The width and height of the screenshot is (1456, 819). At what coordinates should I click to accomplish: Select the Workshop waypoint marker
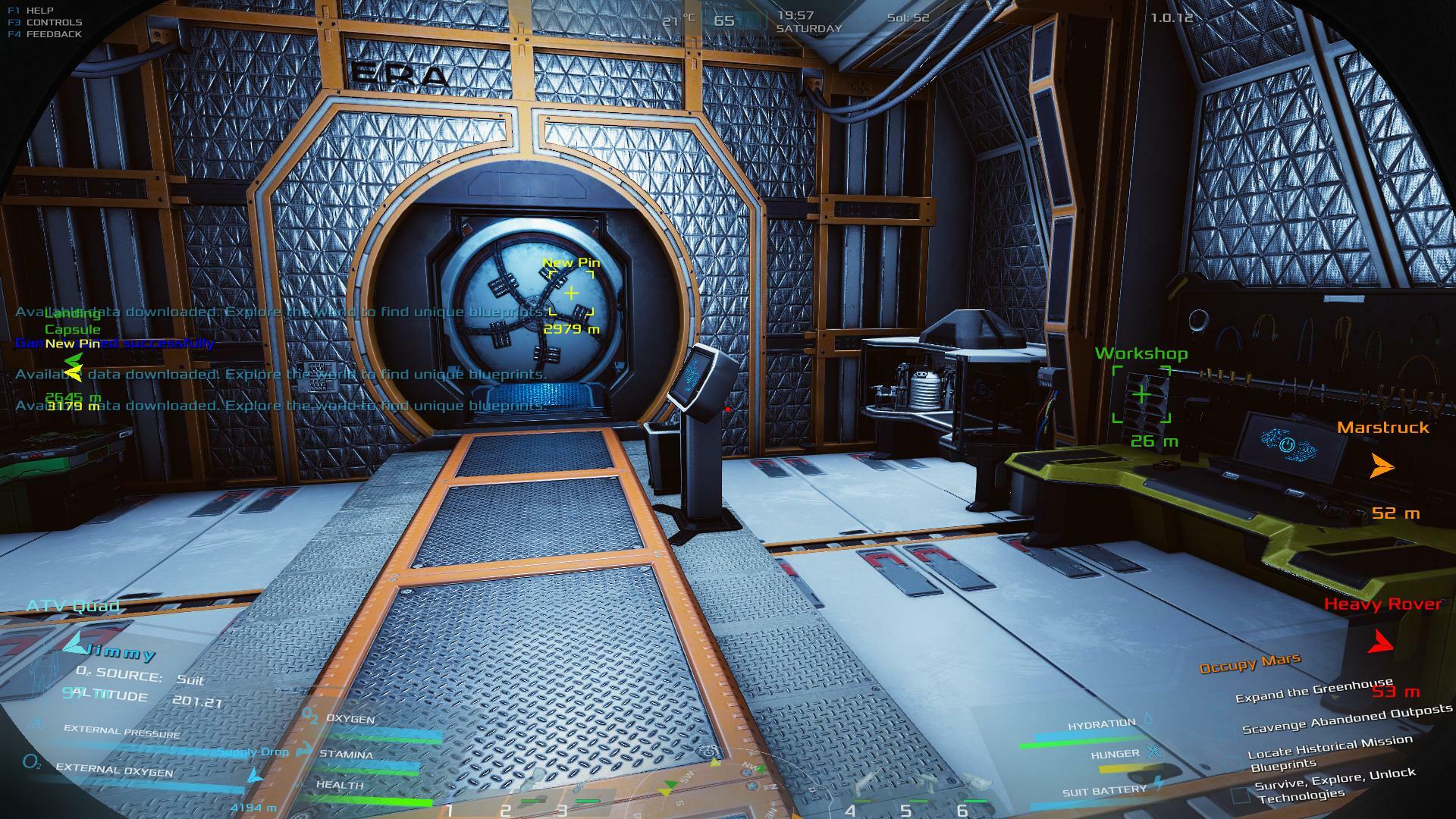[x=1141, y=394]
